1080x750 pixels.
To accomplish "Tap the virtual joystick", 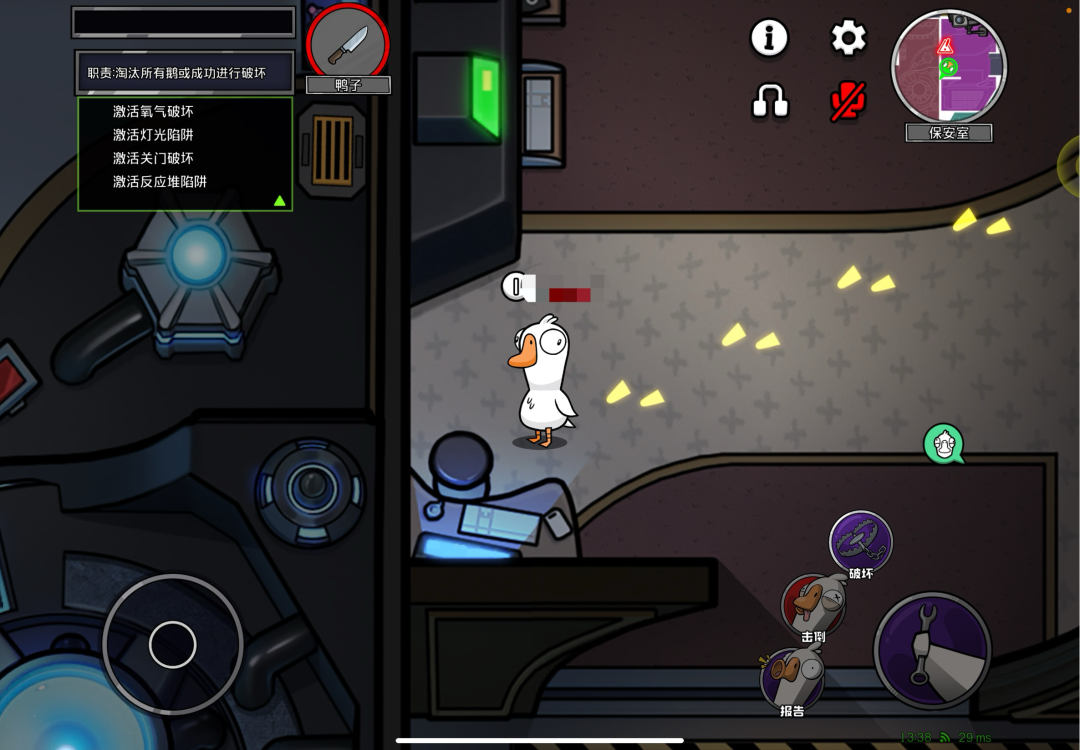I will pyautogui.click(x=172, y=644).
